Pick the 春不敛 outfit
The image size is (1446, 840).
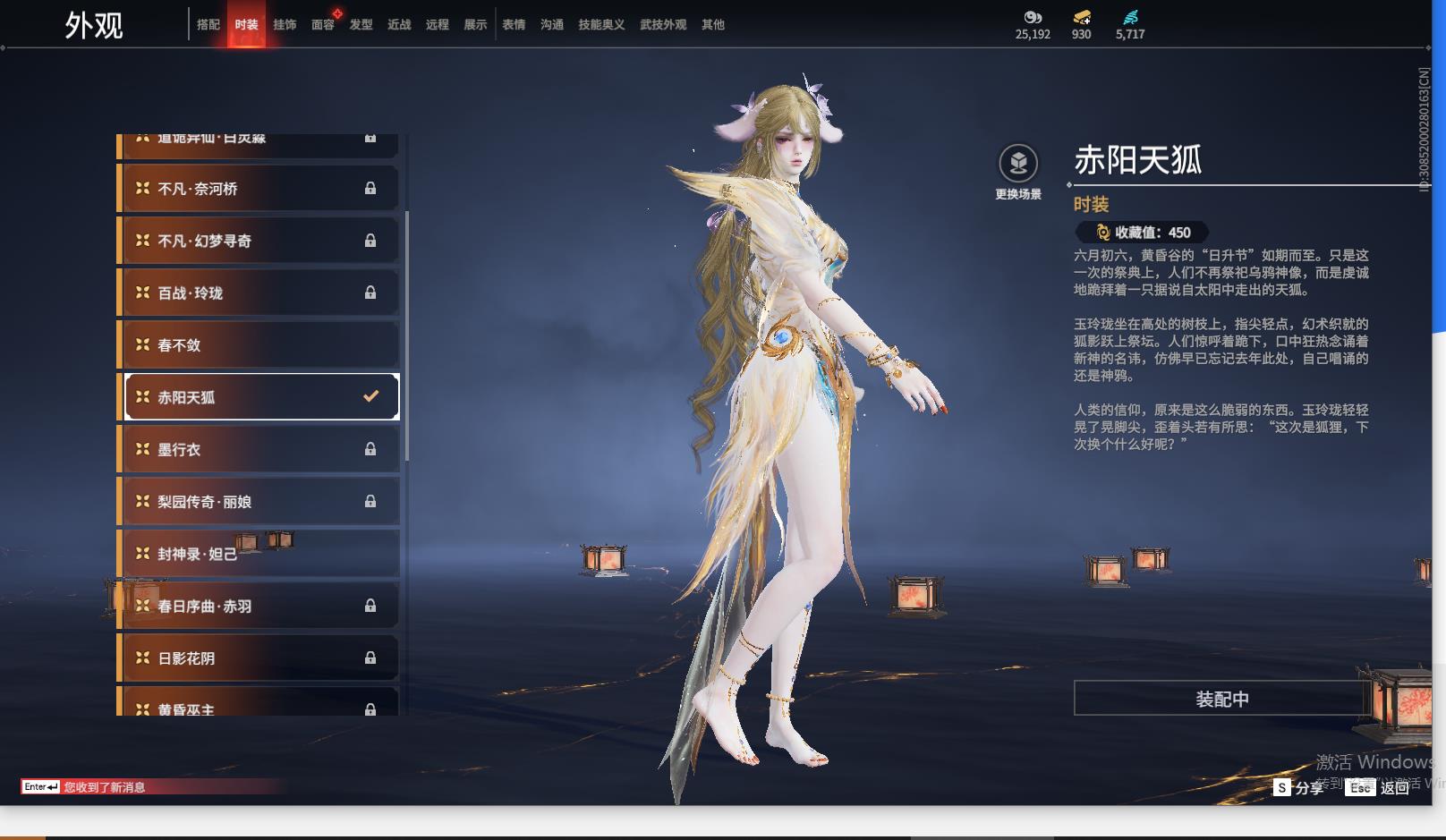259,345
